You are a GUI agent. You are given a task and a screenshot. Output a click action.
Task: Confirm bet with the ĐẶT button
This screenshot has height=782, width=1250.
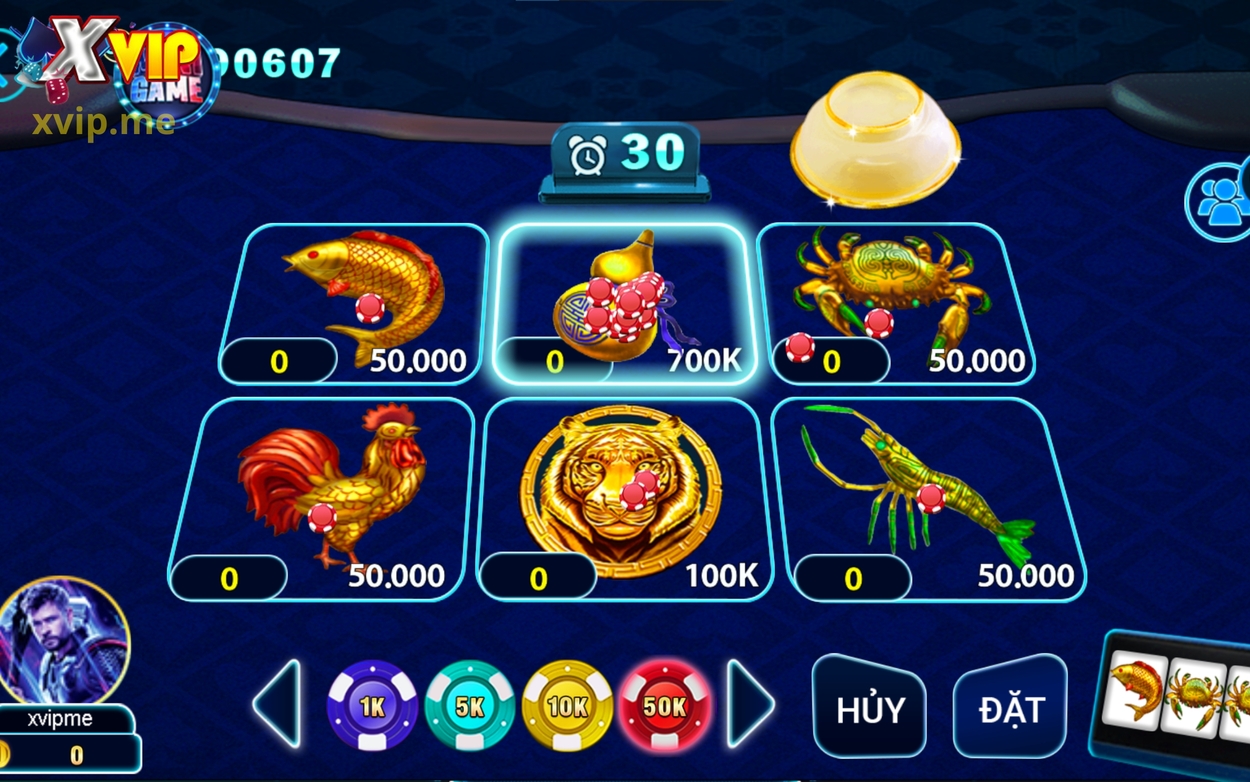click(x=1010, y=707)
